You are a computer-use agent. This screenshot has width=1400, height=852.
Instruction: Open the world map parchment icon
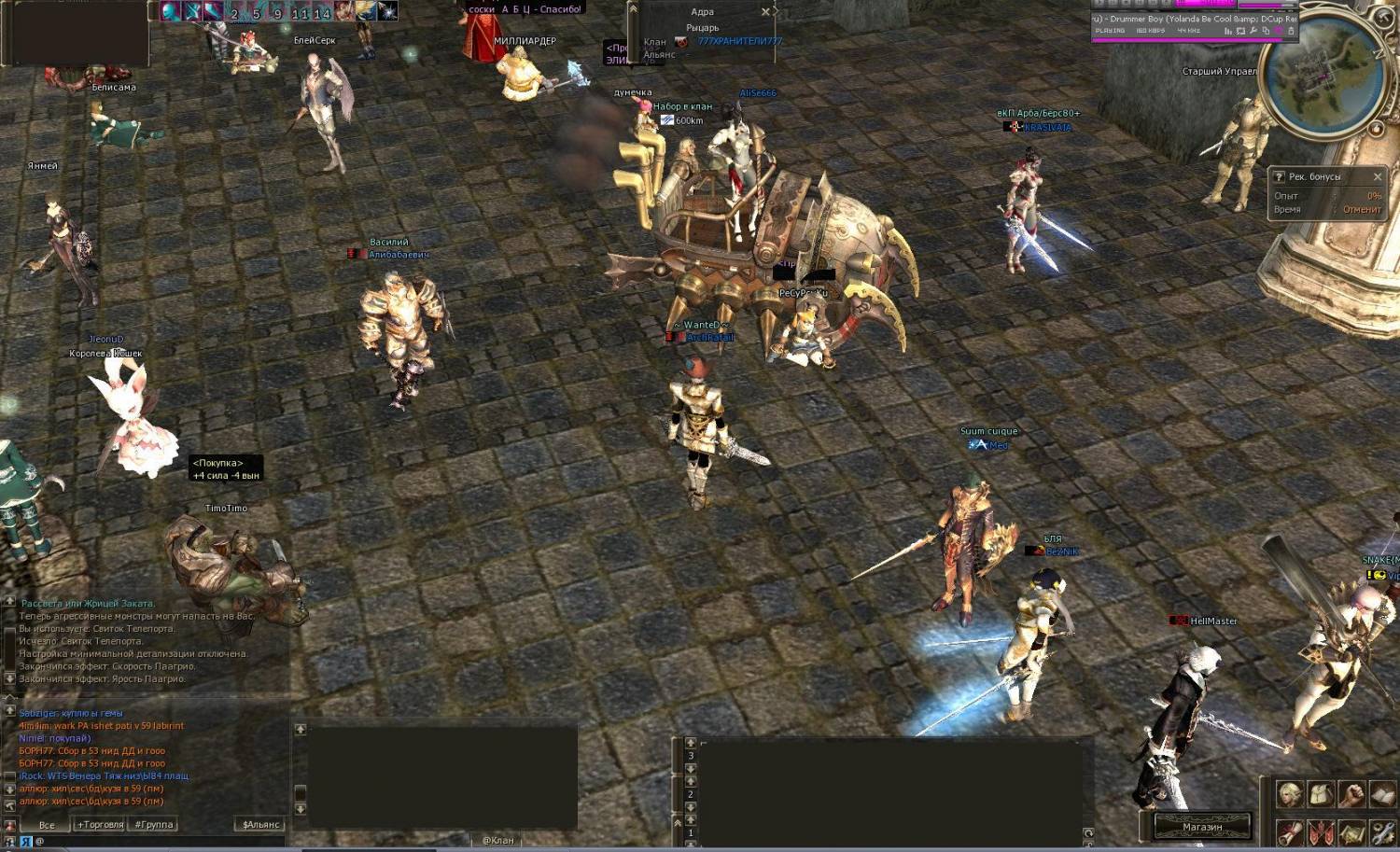point(1351,831)
